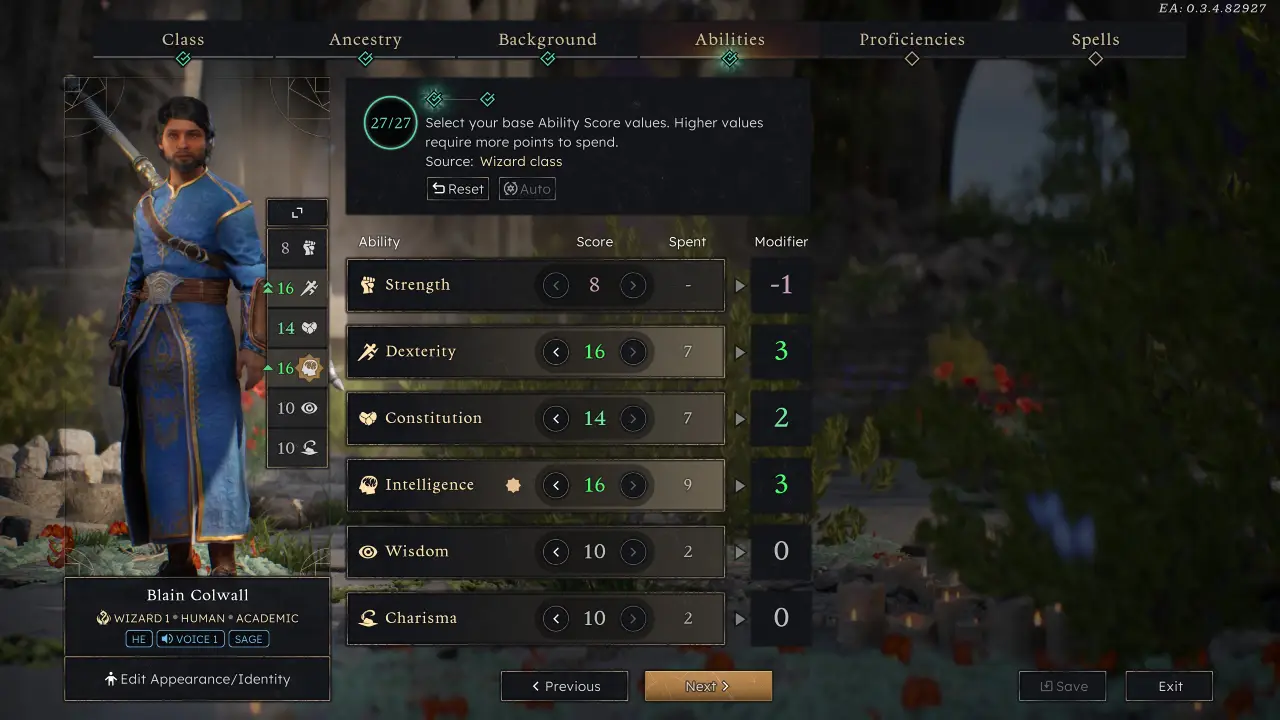Open Edit Appearance/Identity
Screen dimensions: 1280x720
[196, 678]
